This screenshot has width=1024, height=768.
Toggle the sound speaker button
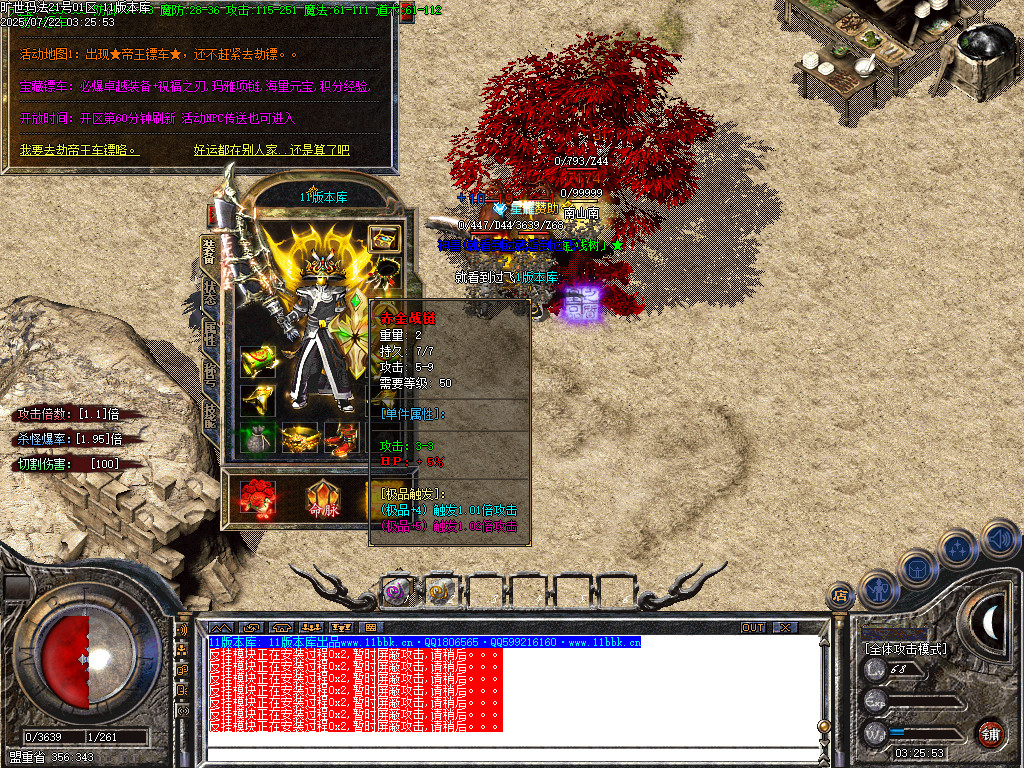[x=999, y=538]
